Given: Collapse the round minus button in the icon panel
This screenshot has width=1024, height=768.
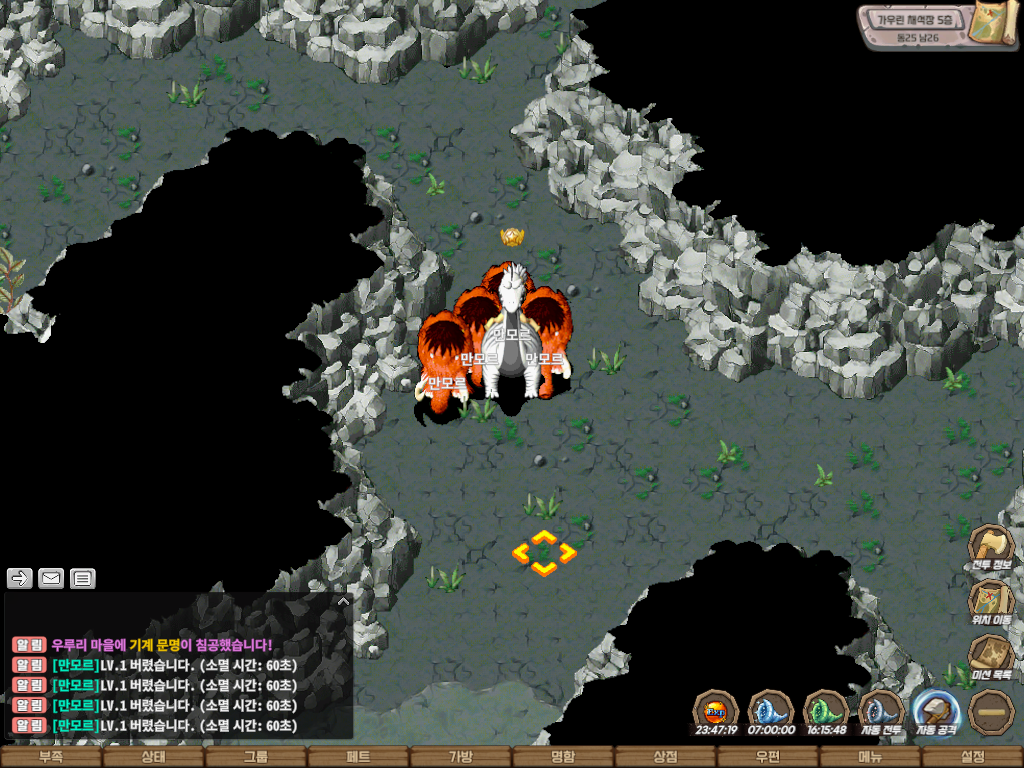Looking at the screenshot, I should click(x=991, y=711).
